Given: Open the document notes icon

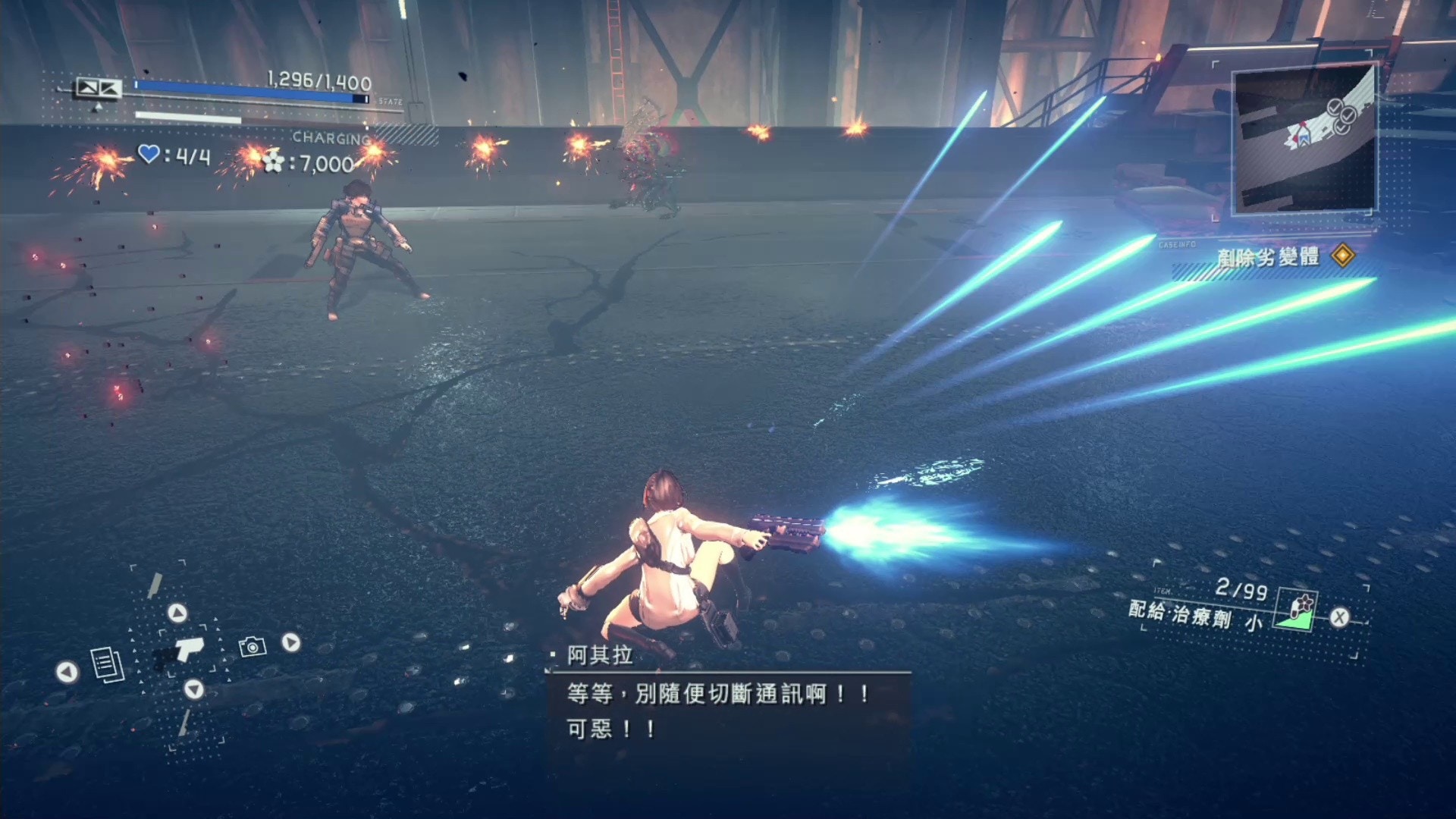Looking at the screenshot, I should tap(107, 665).
